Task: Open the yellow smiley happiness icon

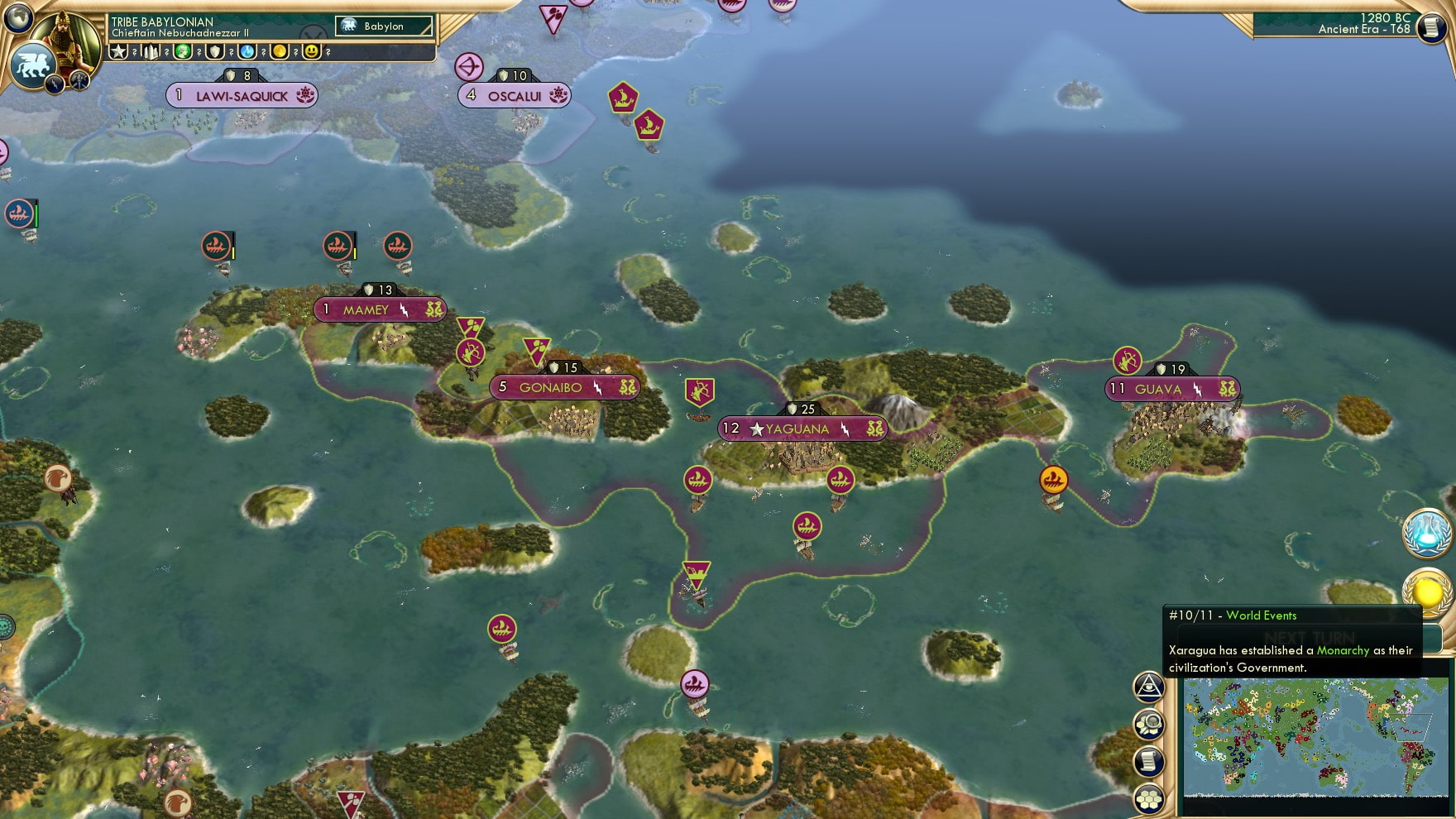Action: point(312,52)
